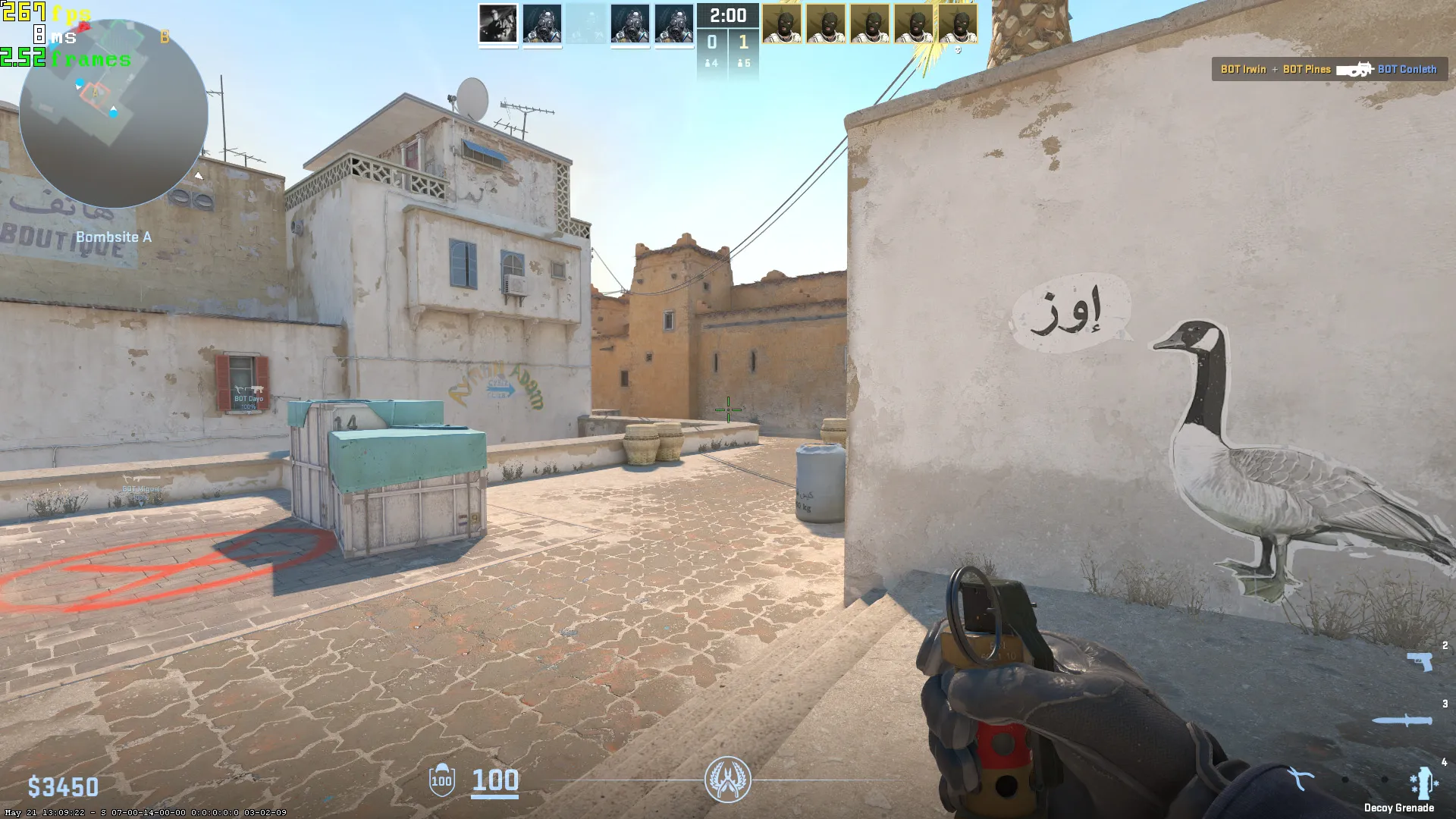Viewport: 1456px width, 819px height.
Task: Toggle the grayed-out dead teammate avatar
Action: coord(586,25)
